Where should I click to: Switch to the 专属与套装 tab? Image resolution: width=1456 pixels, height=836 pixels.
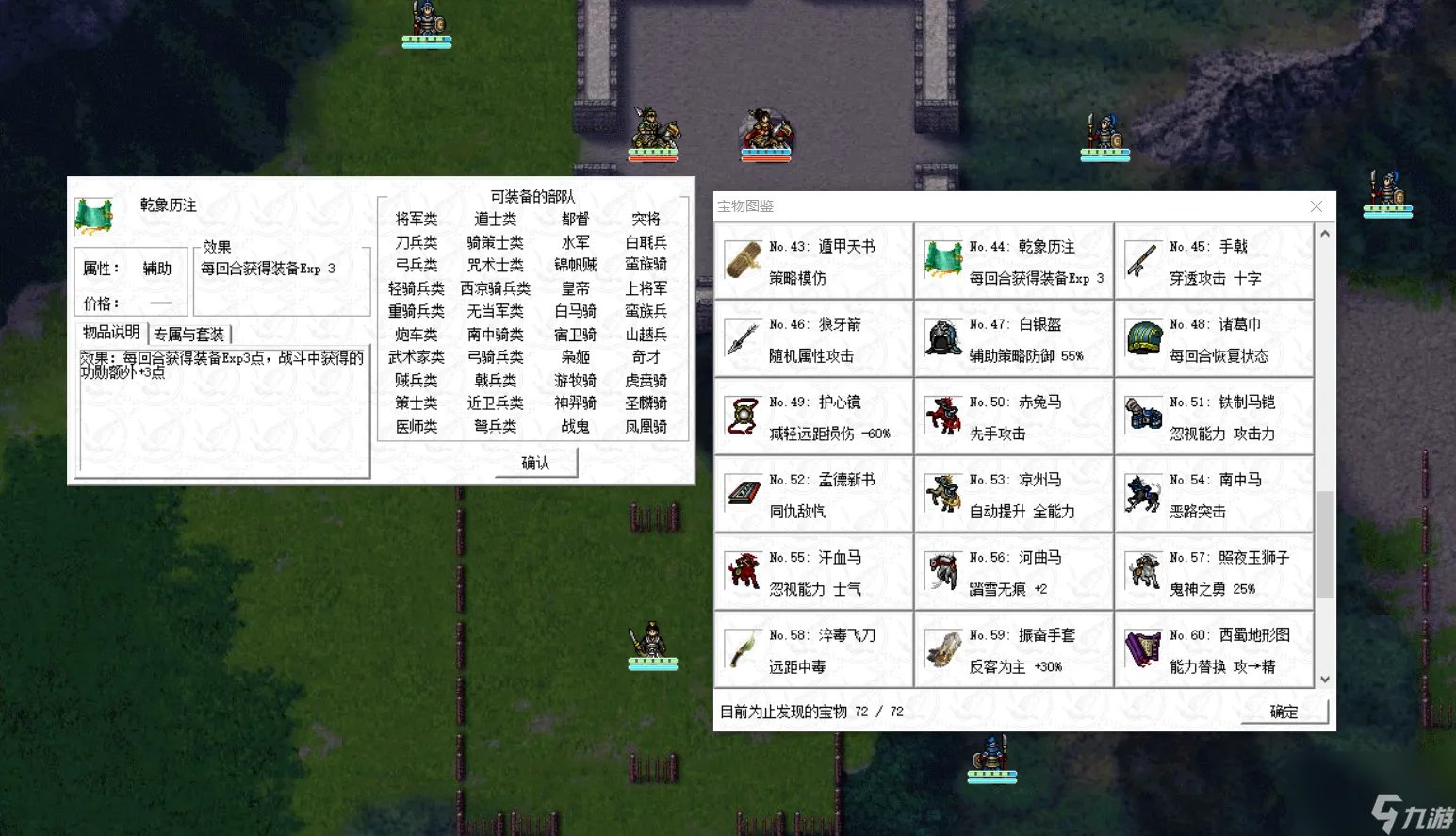coord(188,333)
